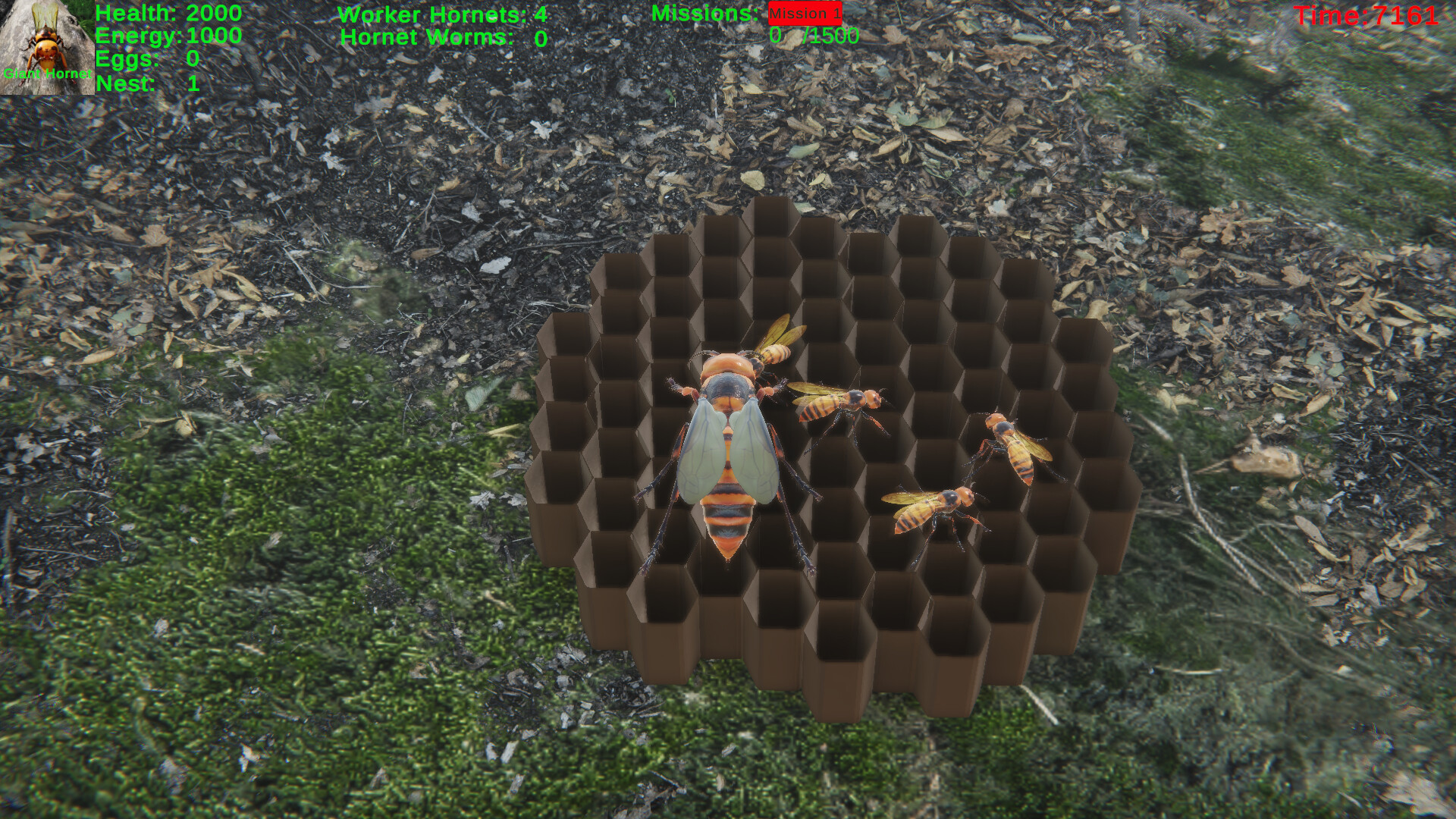Image resolution: width=1456 pixels, height=819 pixels.
Task: Click the 0/1500 mission progress indicator
Action: [x=813, y=34]
